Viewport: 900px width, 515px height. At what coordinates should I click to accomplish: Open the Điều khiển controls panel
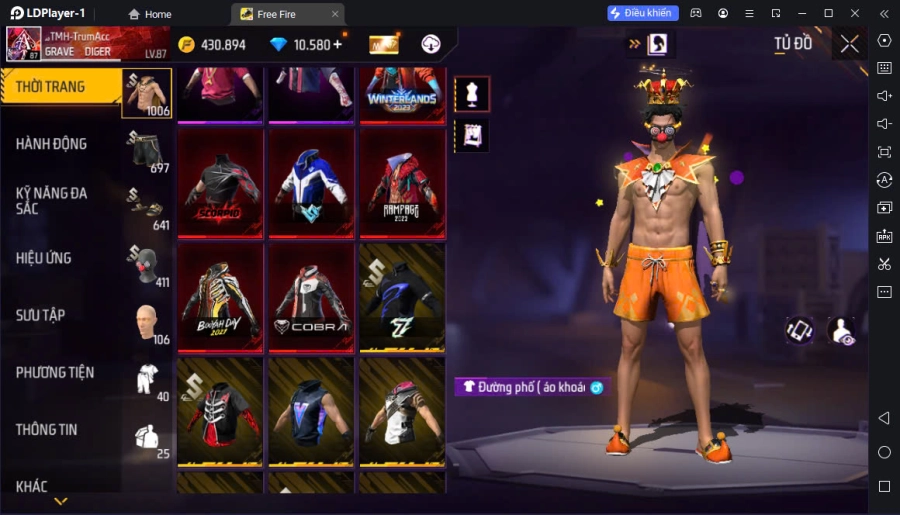643,13
